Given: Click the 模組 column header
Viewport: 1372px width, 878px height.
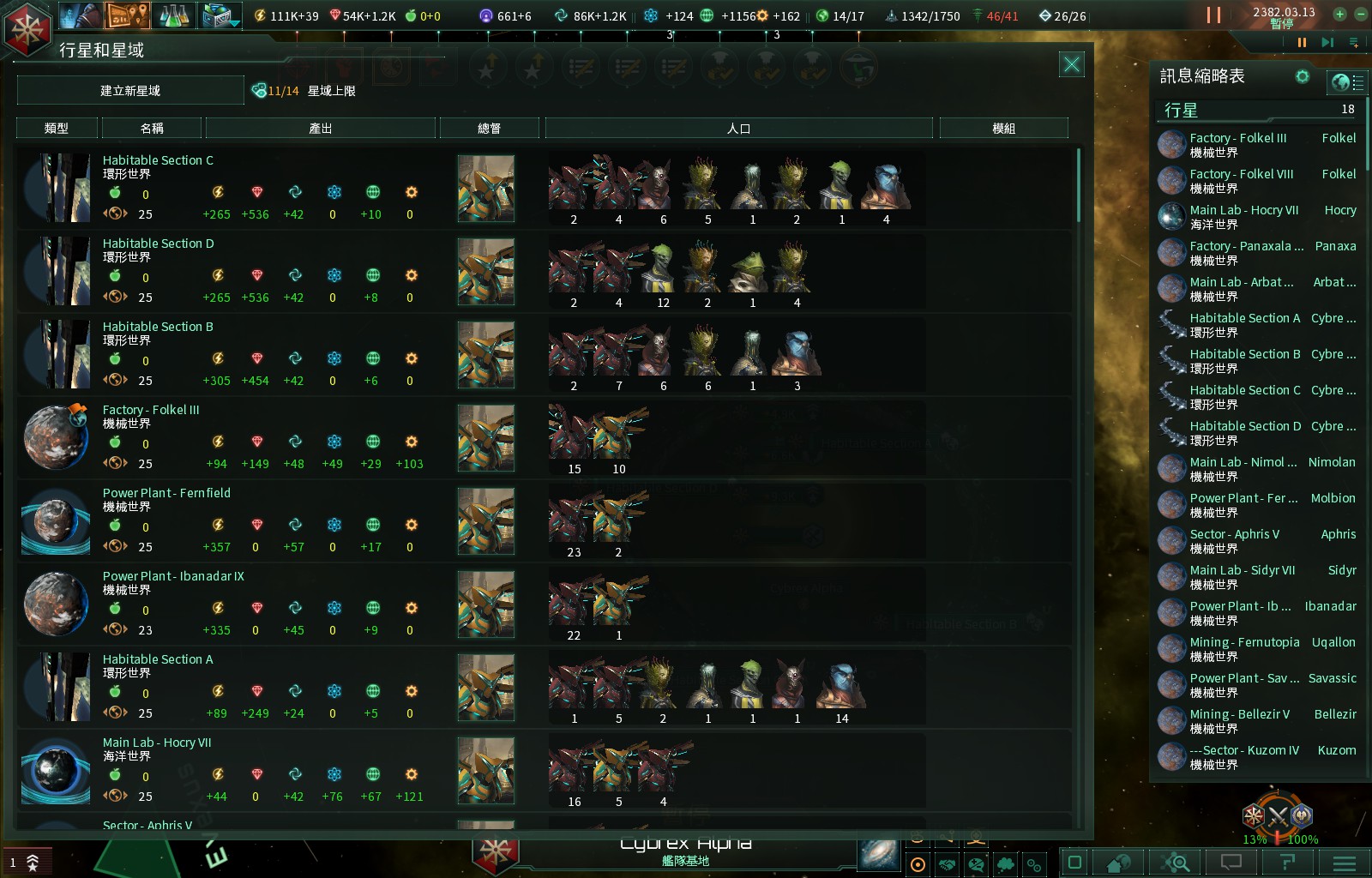Looking at the screenshot, I should pyautogui.click(x=1003, y=129).
